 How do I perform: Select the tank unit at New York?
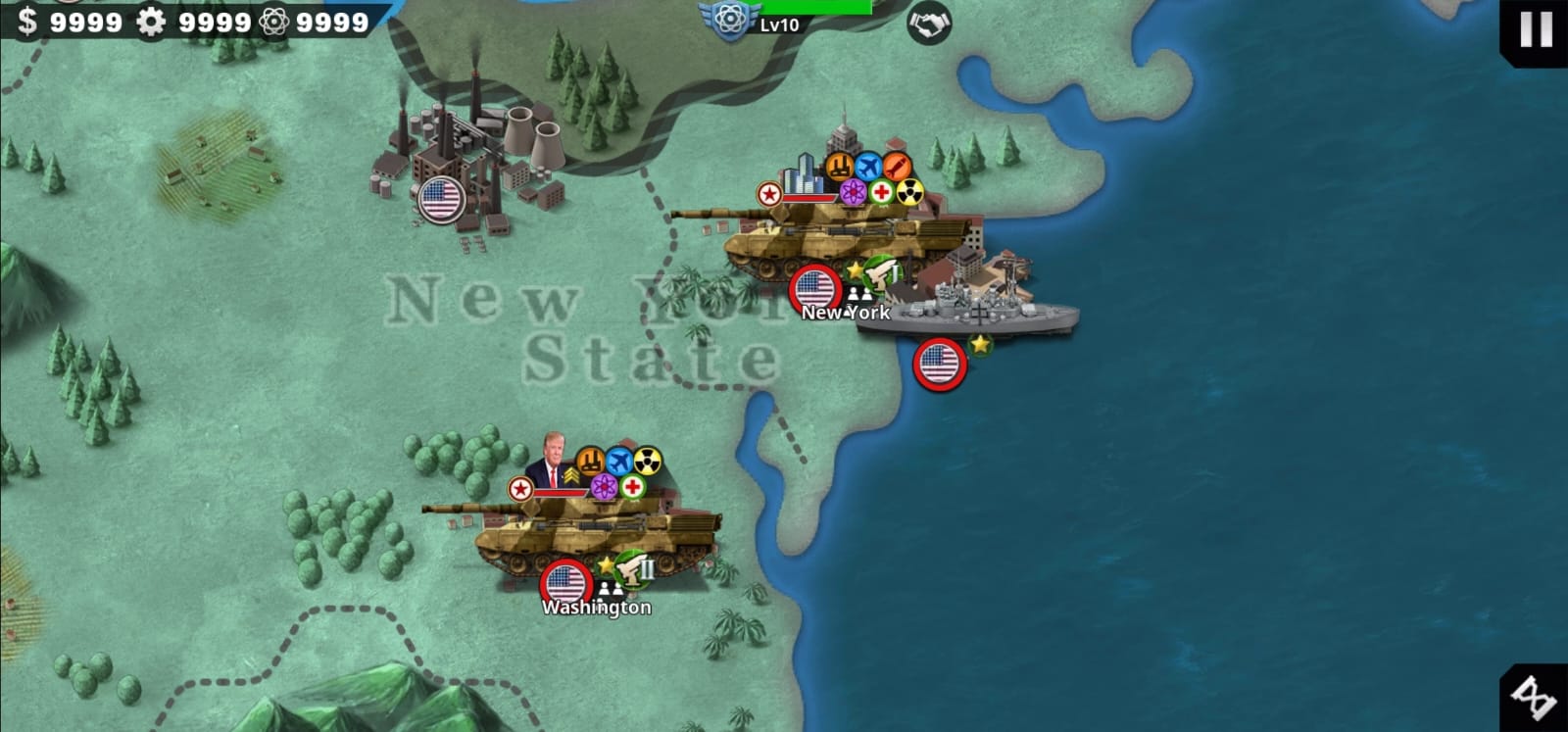833,240
